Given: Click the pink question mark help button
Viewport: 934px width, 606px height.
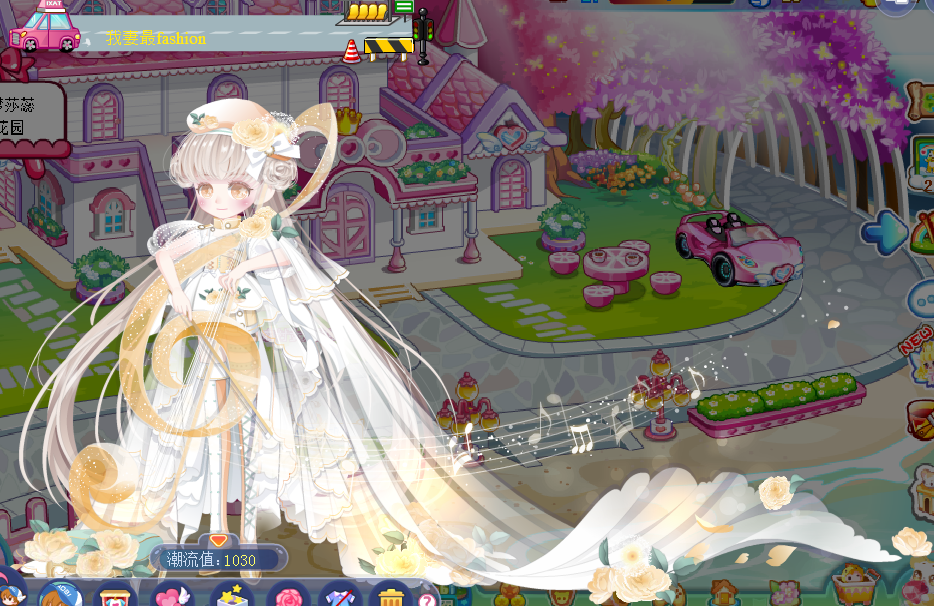Looking at the screenshot, I should click(x=428, y=600).
